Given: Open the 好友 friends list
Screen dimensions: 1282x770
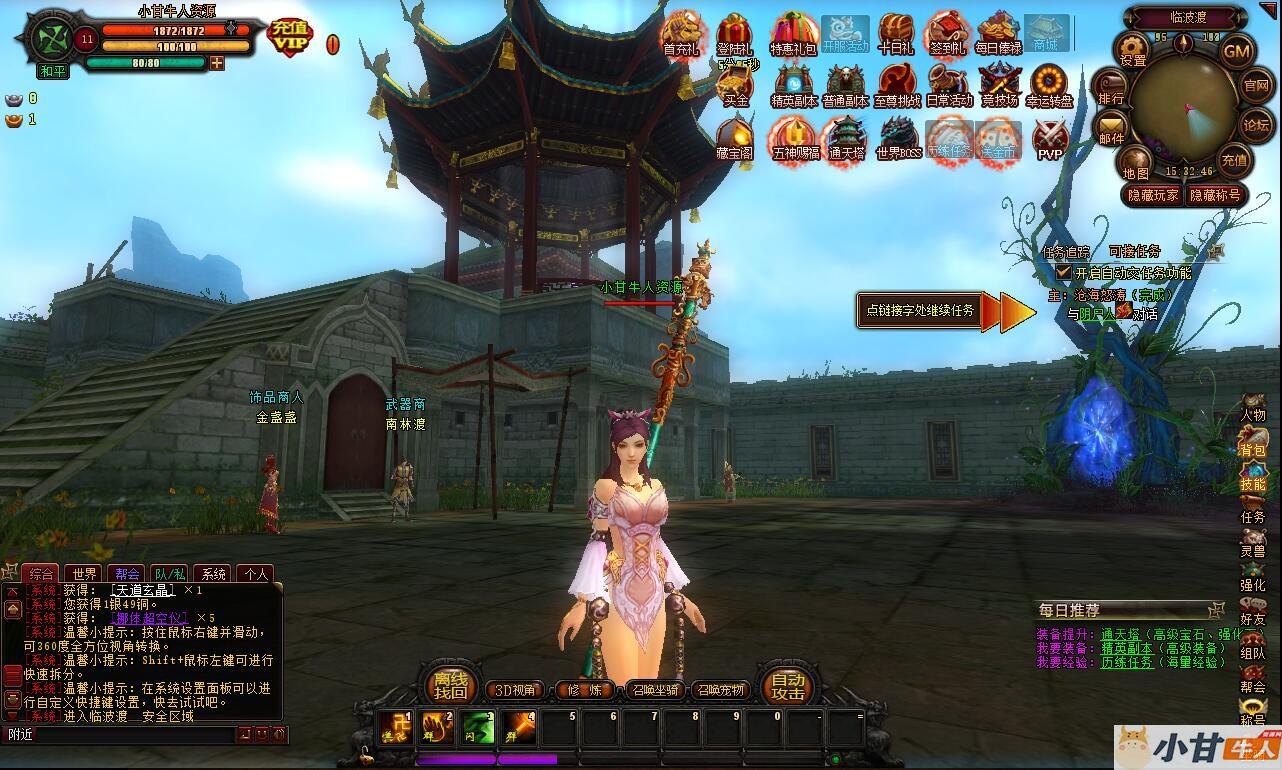Looking at the screenshot, I should point(1252,612).
